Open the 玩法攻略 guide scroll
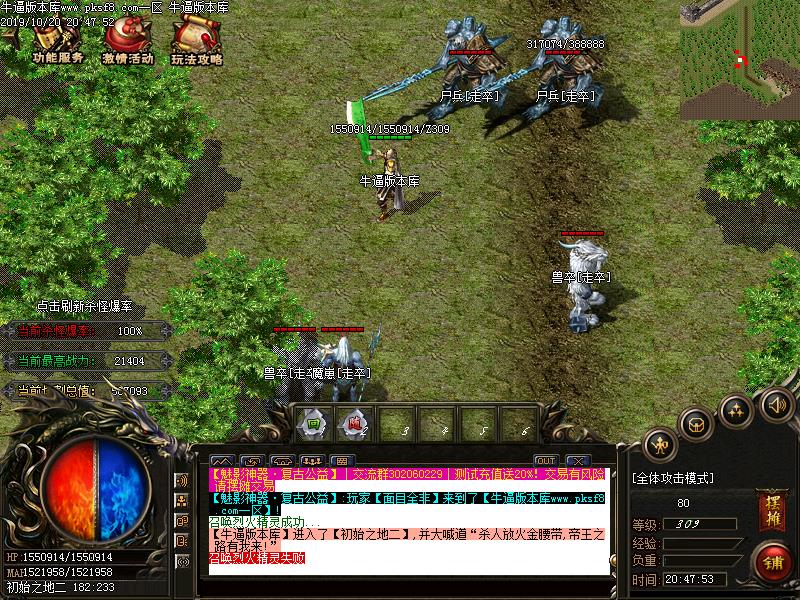 pos(196,41)
